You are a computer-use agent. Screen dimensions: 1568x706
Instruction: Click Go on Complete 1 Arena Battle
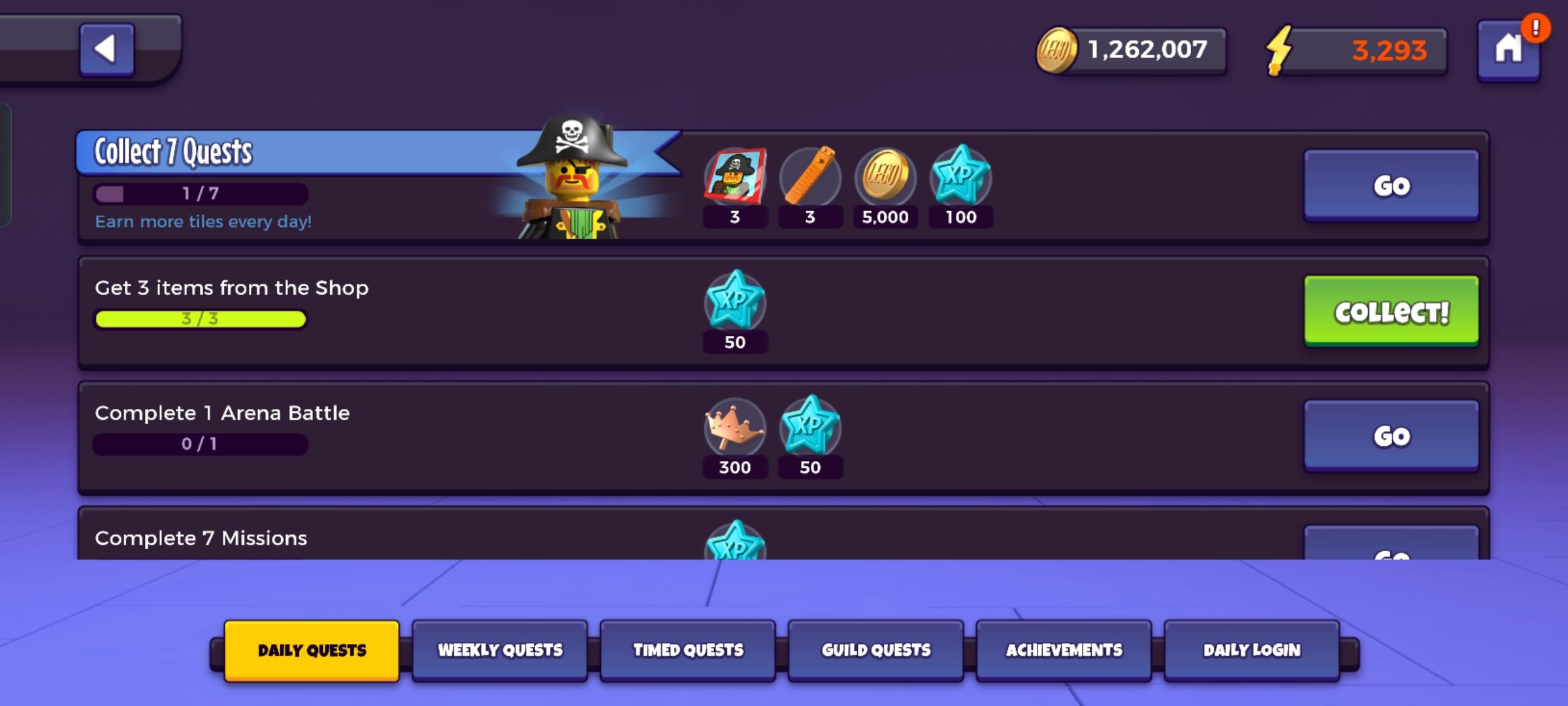coord(1392,434)
